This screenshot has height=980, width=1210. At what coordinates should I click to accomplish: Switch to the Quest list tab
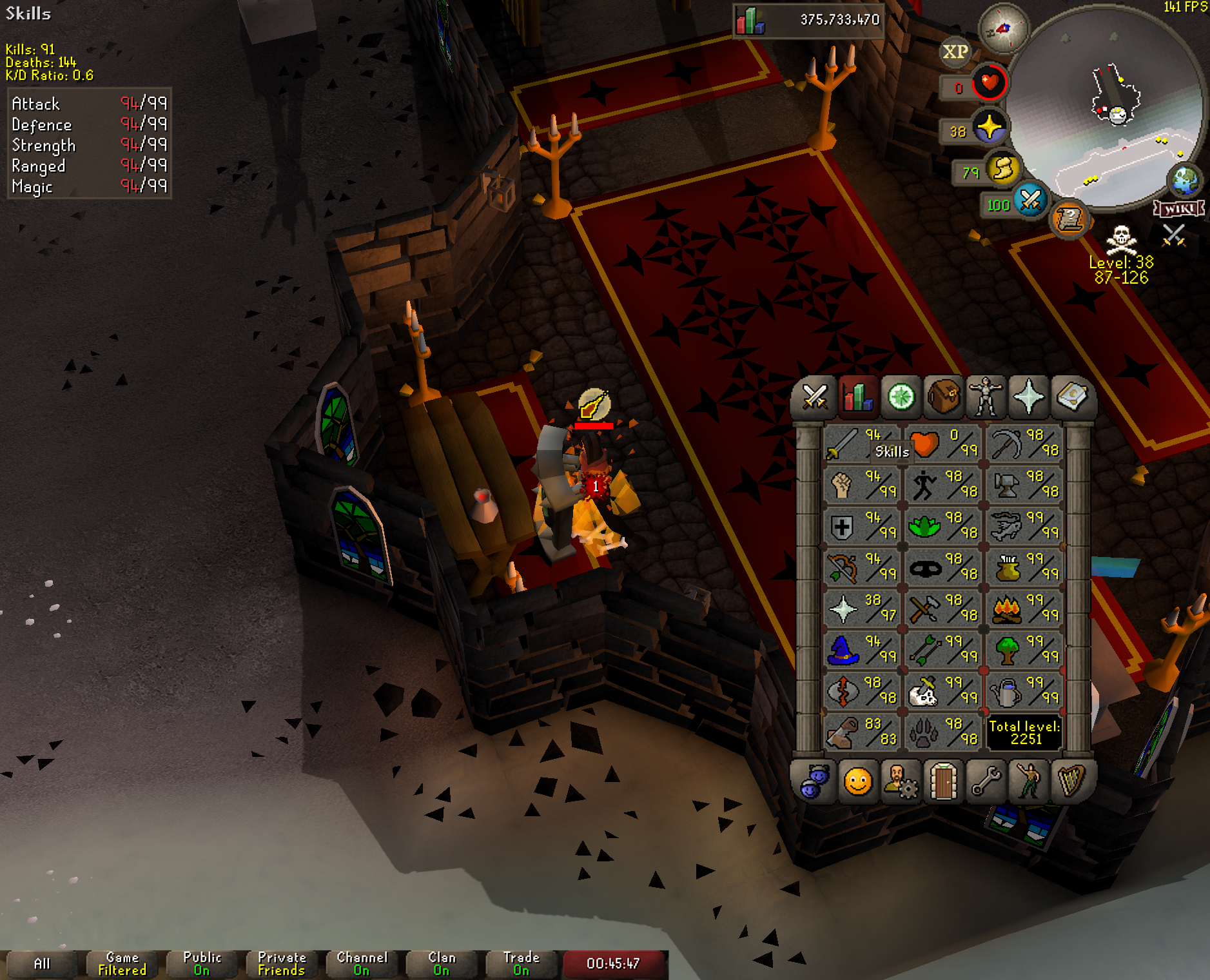(901, 397)
